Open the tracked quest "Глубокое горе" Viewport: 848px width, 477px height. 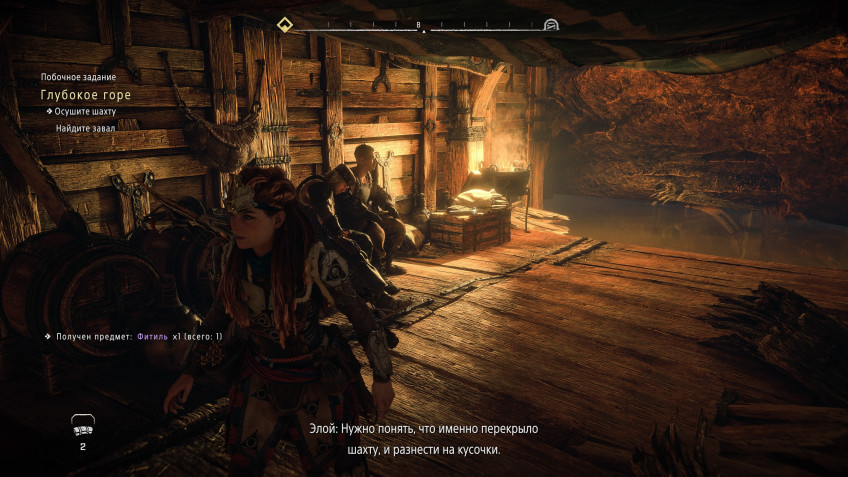point(85,95)
